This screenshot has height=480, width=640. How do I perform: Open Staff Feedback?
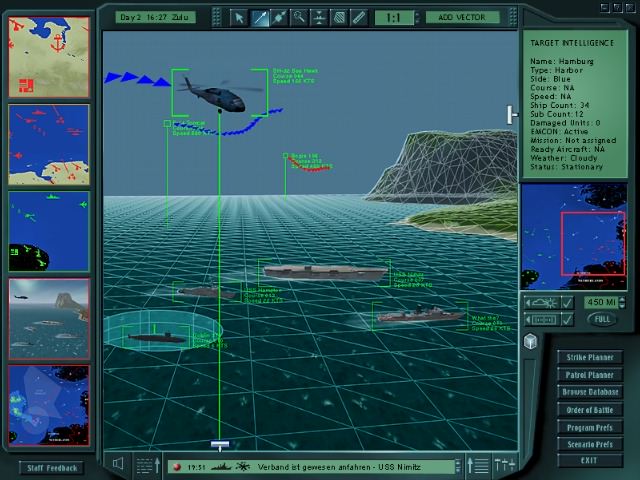coord(51,467)
